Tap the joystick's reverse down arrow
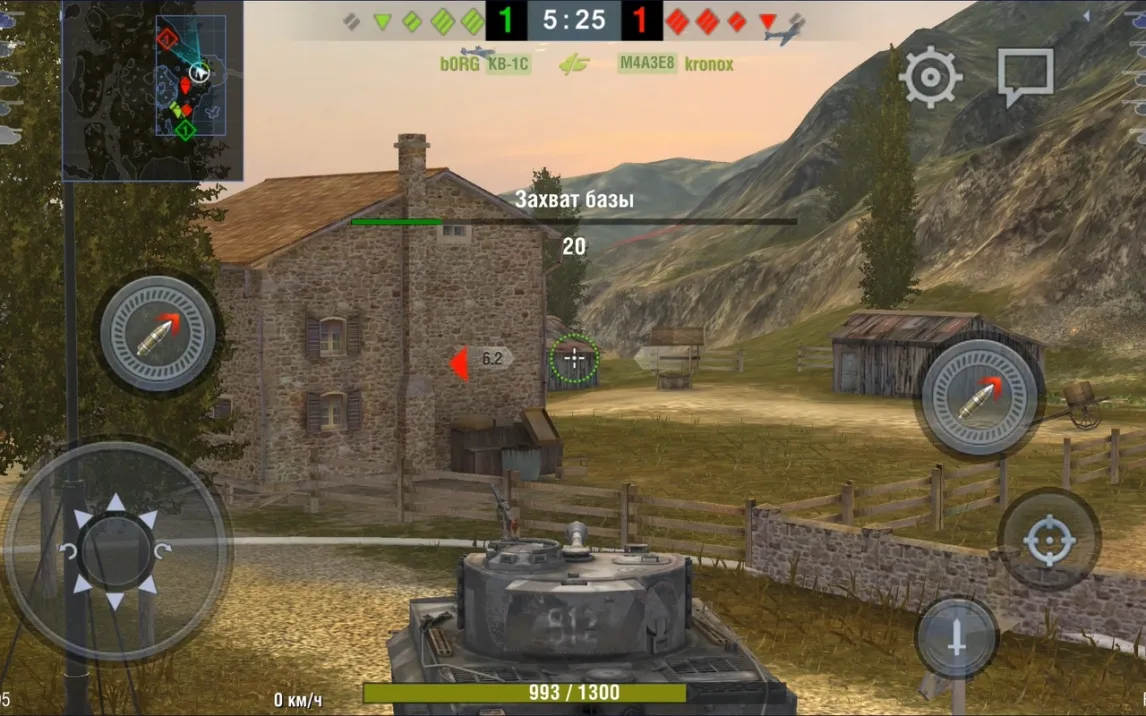This screenshot has height=716, width=1146. [116, 600]
